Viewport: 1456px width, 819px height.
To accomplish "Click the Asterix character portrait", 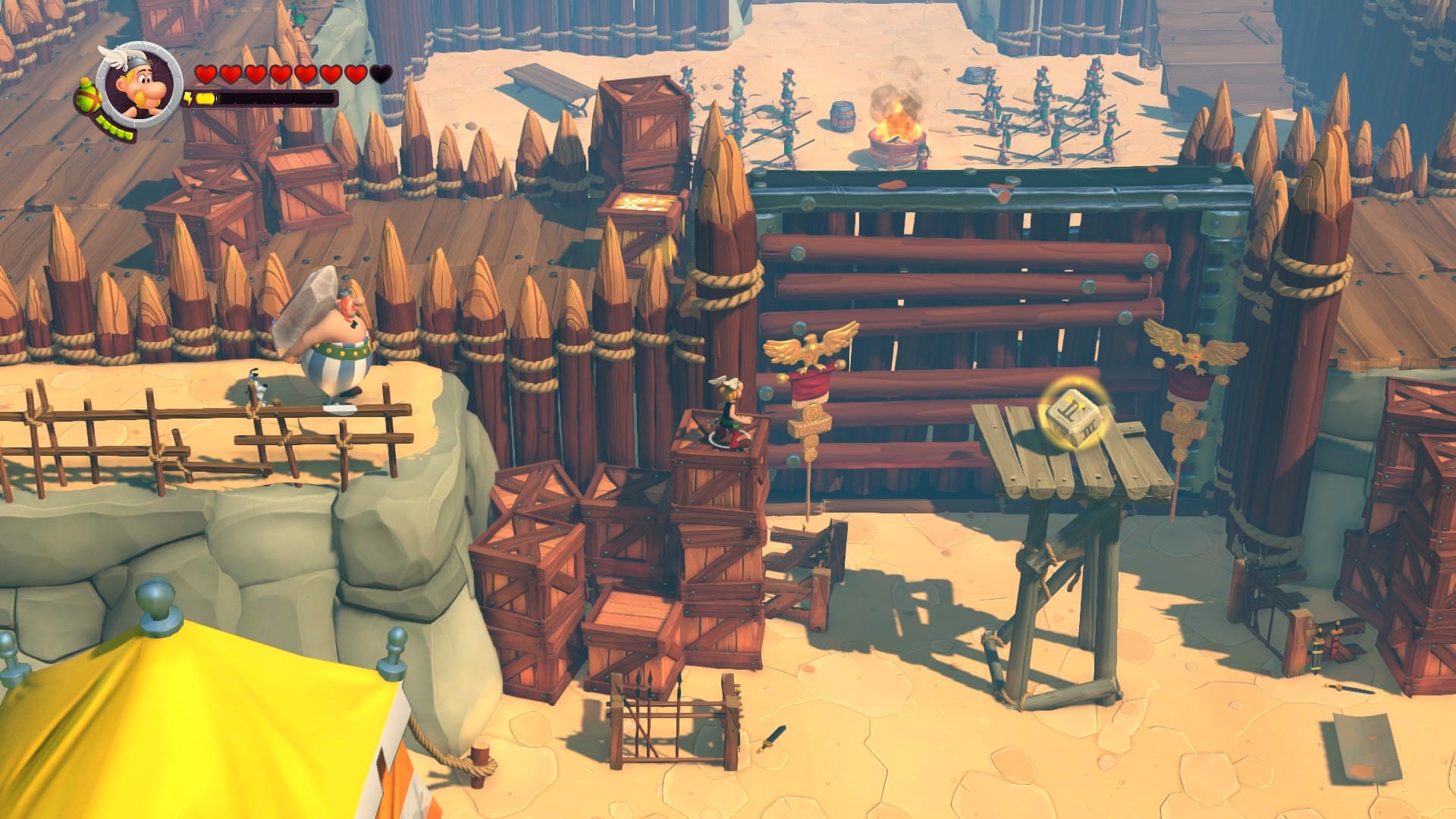I will click(x=139, y=83).
